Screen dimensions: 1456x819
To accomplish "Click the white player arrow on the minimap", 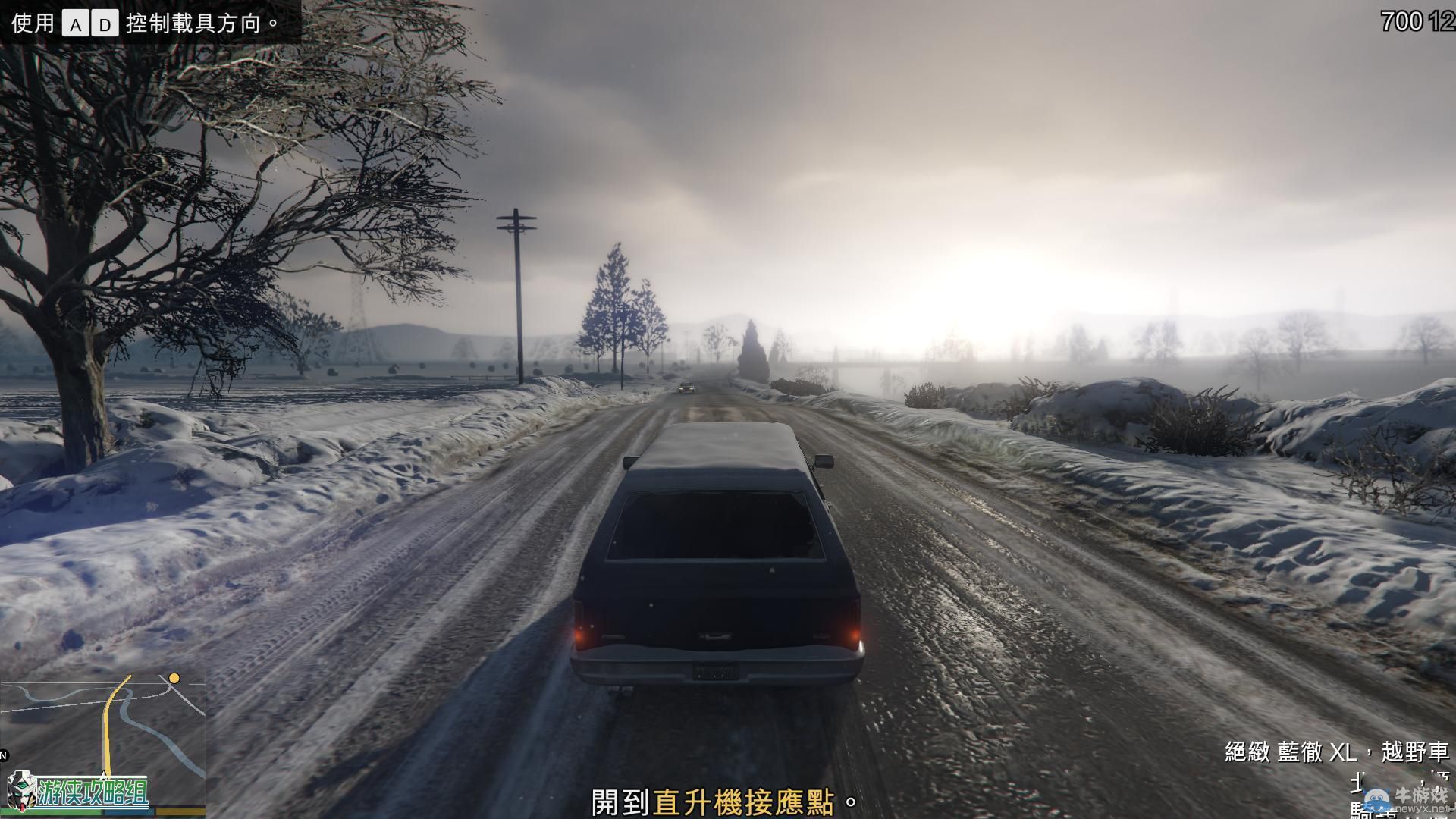I will click(x=103, y=776).
